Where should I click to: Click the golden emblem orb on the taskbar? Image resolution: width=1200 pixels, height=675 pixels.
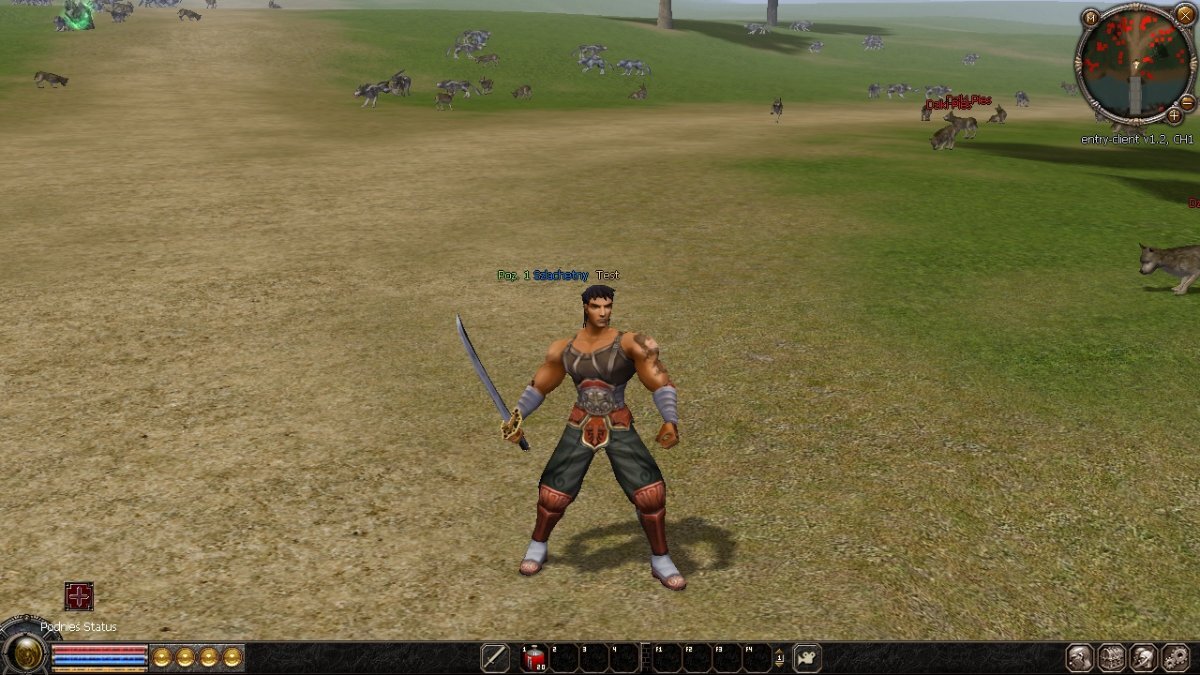[x=27, y=654]
